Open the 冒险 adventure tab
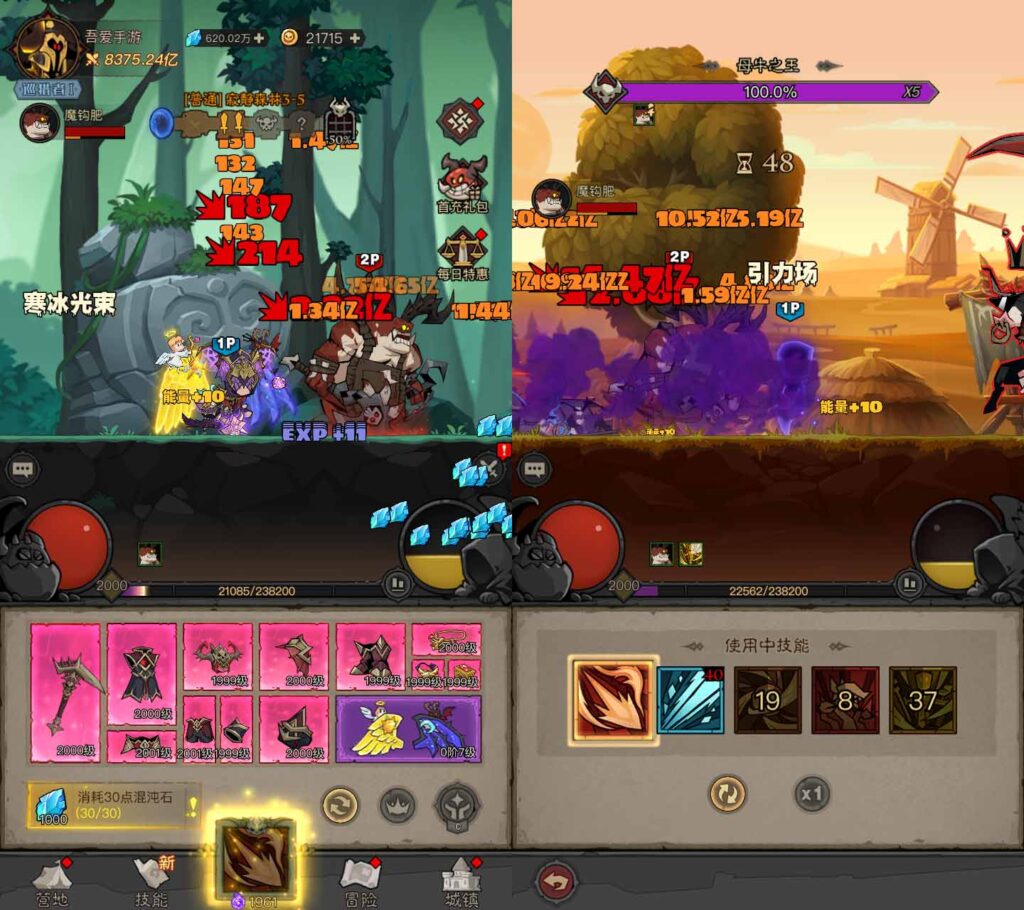1024x910 pixels. 360,880
